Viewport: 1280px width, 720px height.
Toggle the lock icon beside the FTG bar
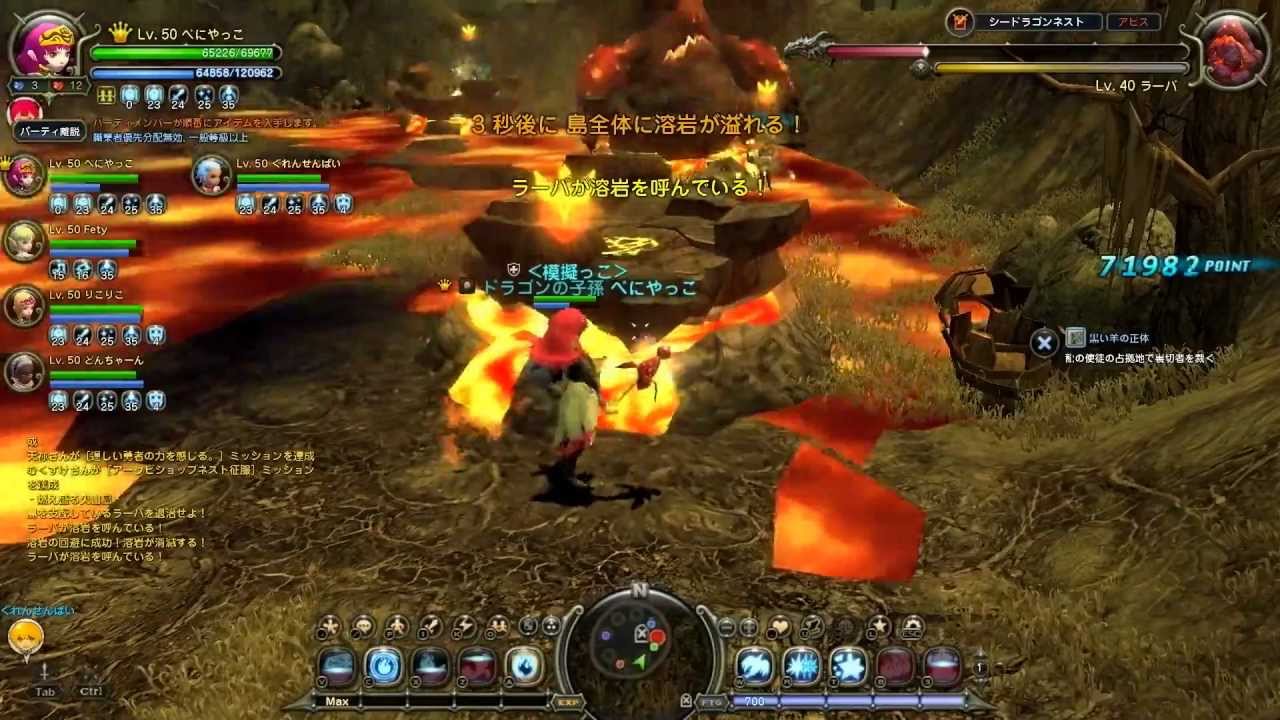(686, 700)
